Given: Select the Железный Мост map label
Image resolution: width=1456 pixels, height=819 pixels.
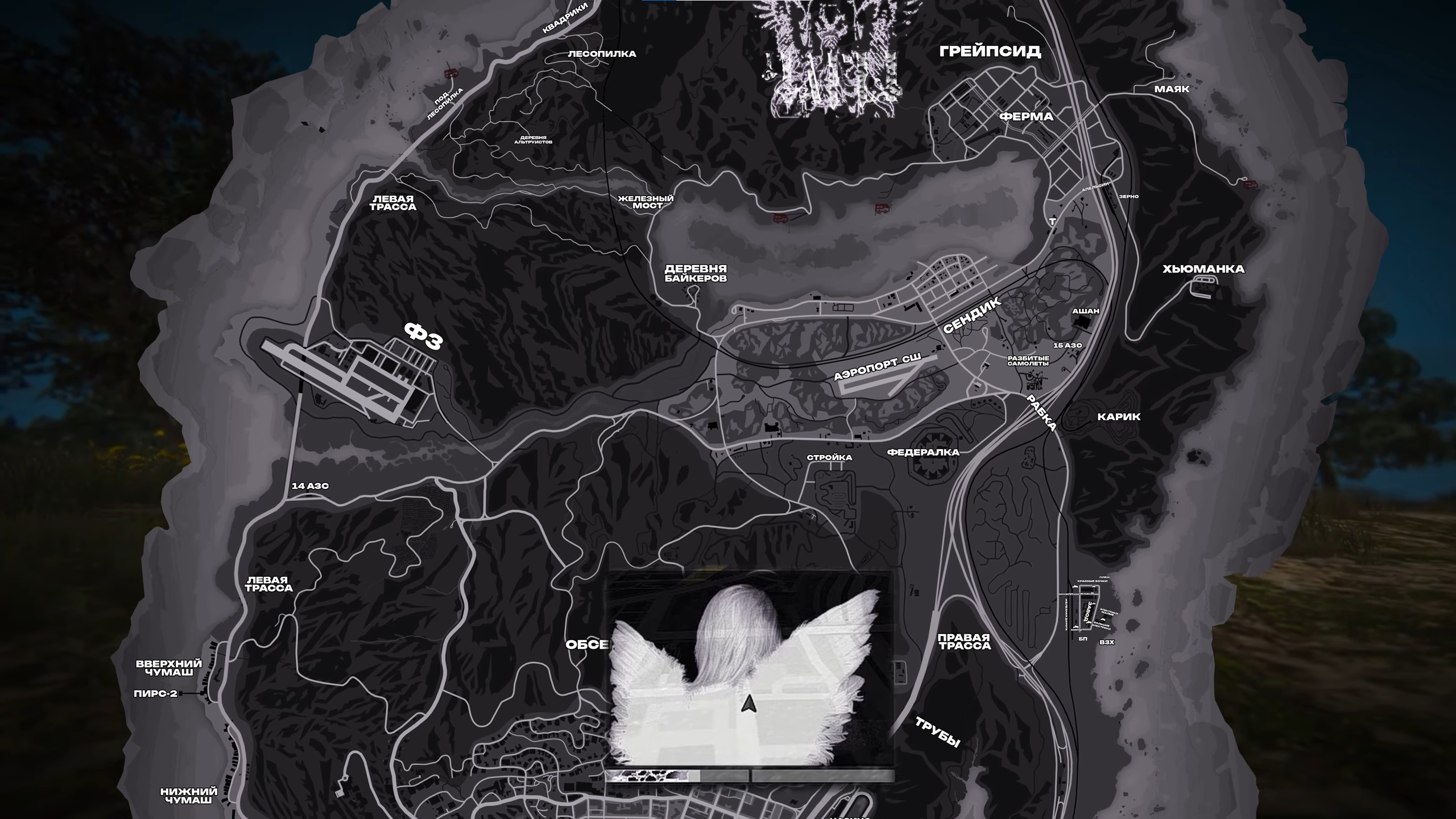Looking at the screenshot, I should (646, 202).
